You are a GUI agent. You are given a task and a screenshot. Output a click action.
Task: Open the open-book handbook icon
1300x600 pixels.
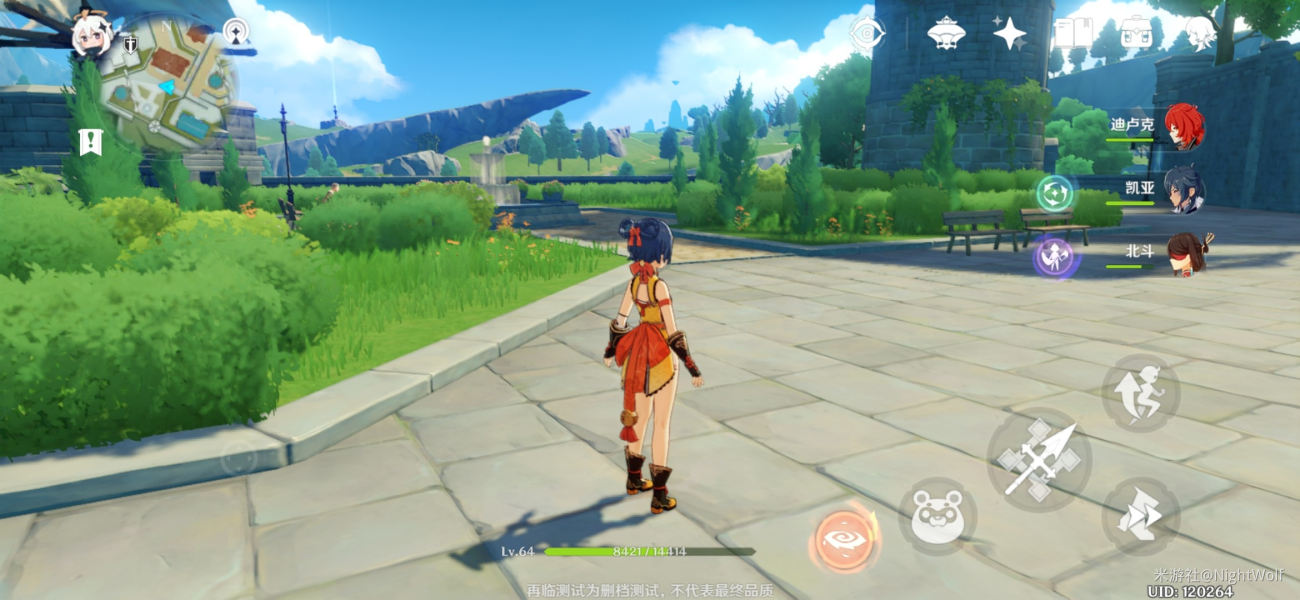pos(1071,33)
